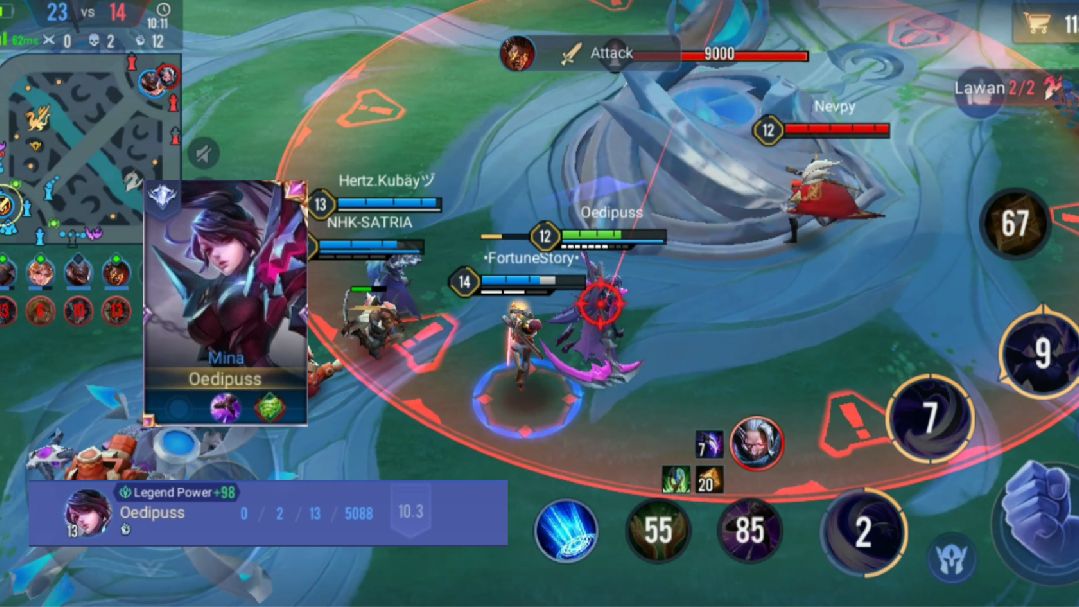Select the Mina hero card
Viewport: 1079px width, 607px height.
[x=226, y=302]
